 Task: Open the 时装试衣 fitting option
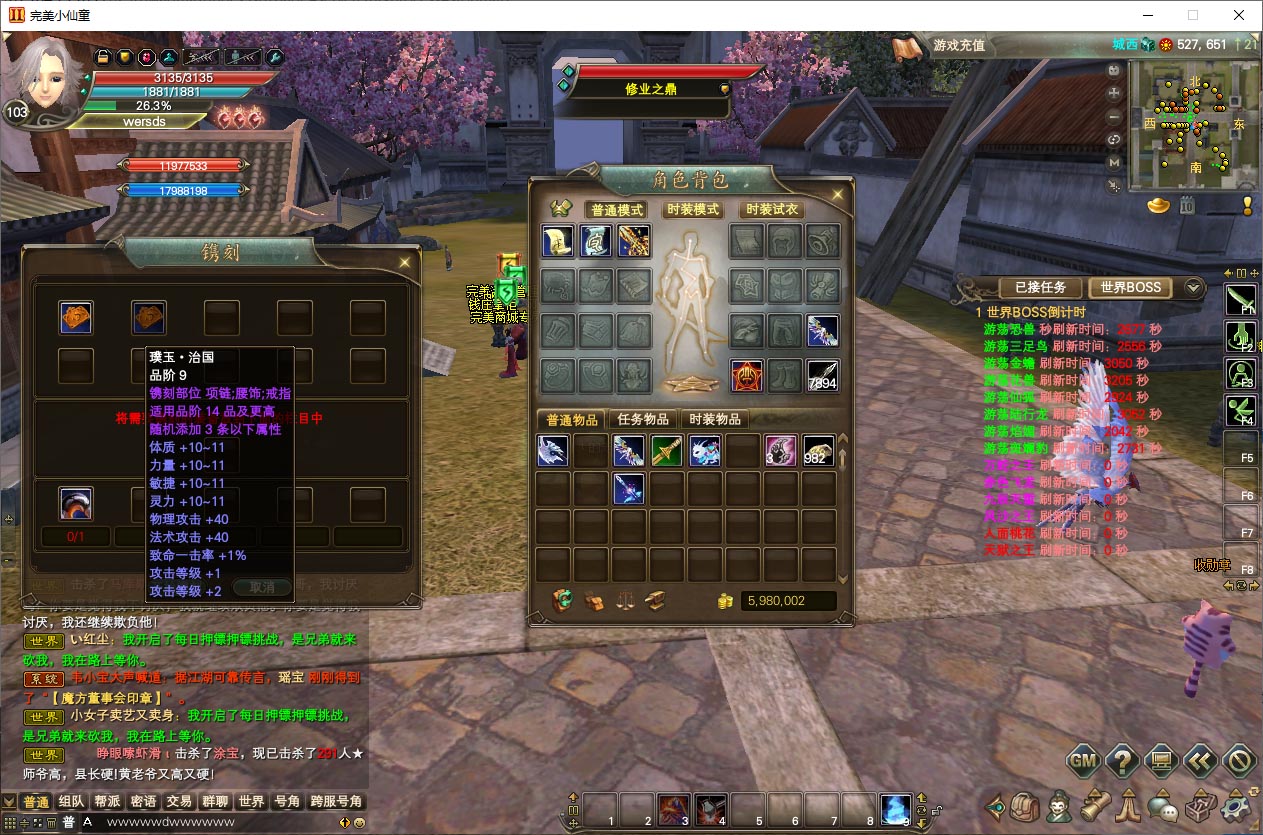(772, 210)
